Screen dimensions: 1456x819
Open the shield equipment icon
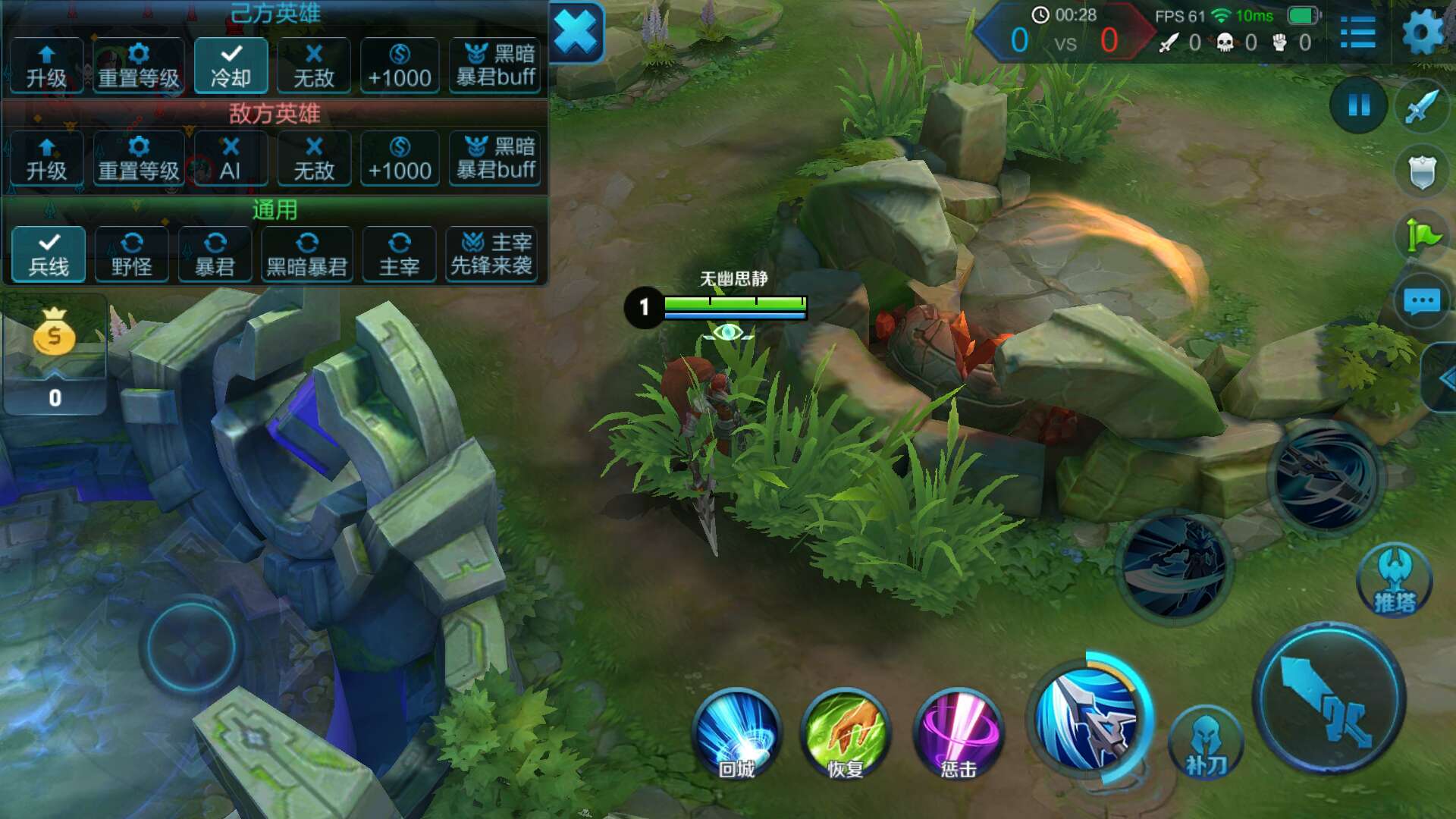tap(1422, 171)
